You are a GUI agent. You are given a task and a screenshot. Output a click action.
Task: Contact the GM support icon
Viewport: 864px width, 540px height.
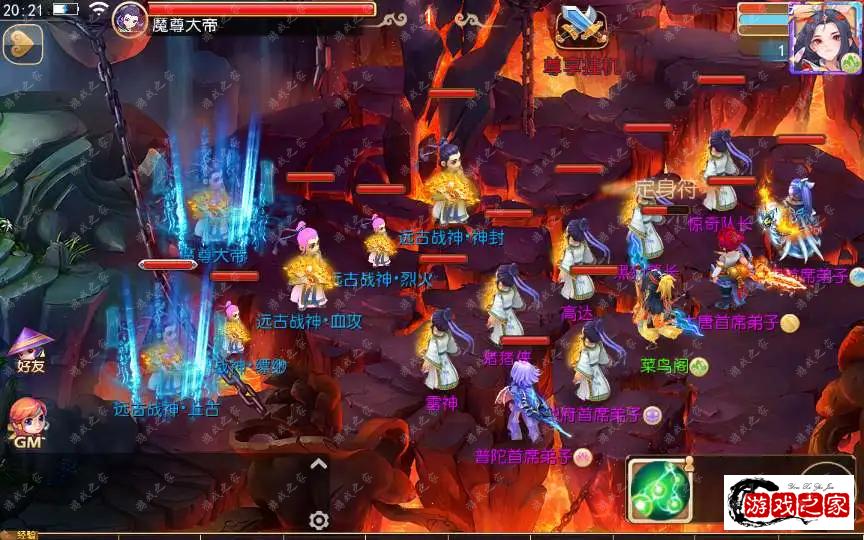(x=27, y=421)
